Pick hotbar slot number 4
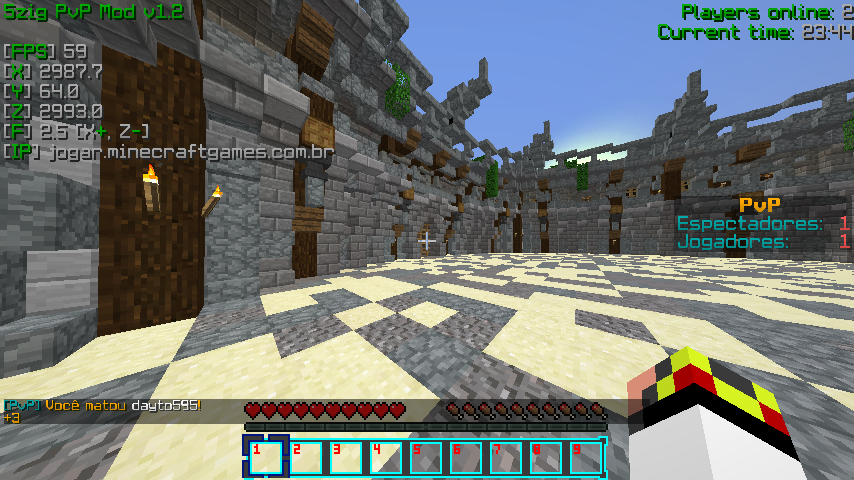The image size is (854, 480). 386,457
